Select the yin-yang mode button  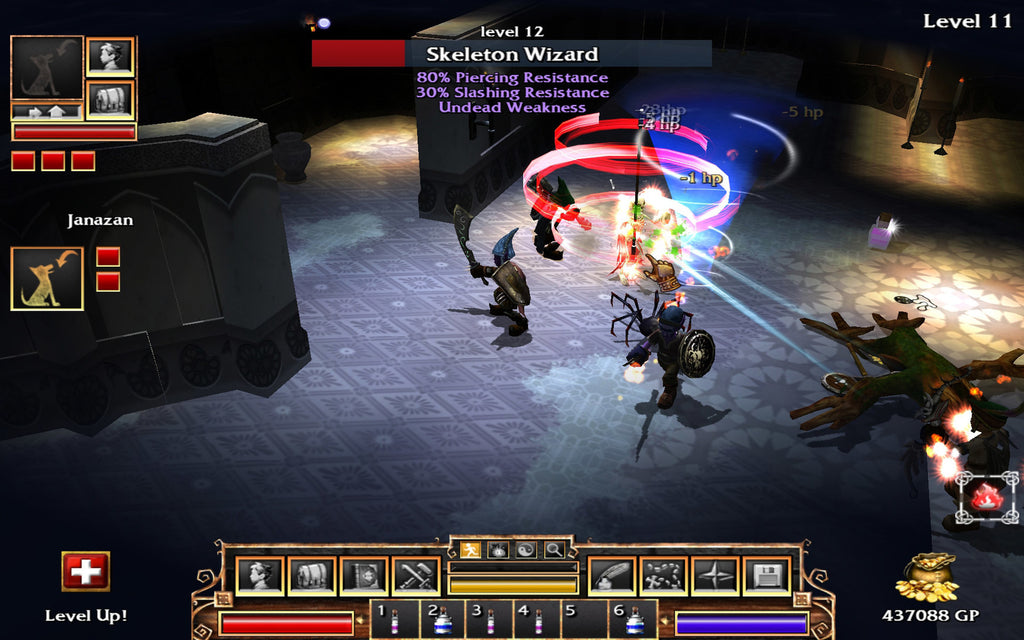tap(525, 549)
